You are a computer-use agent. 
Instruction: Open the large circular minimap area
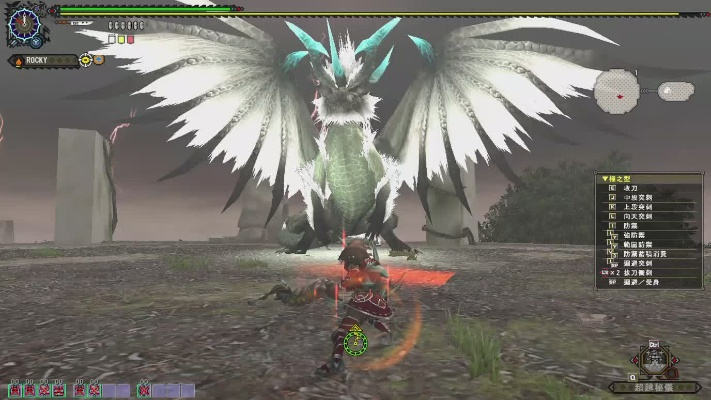[x=616, y=92]
